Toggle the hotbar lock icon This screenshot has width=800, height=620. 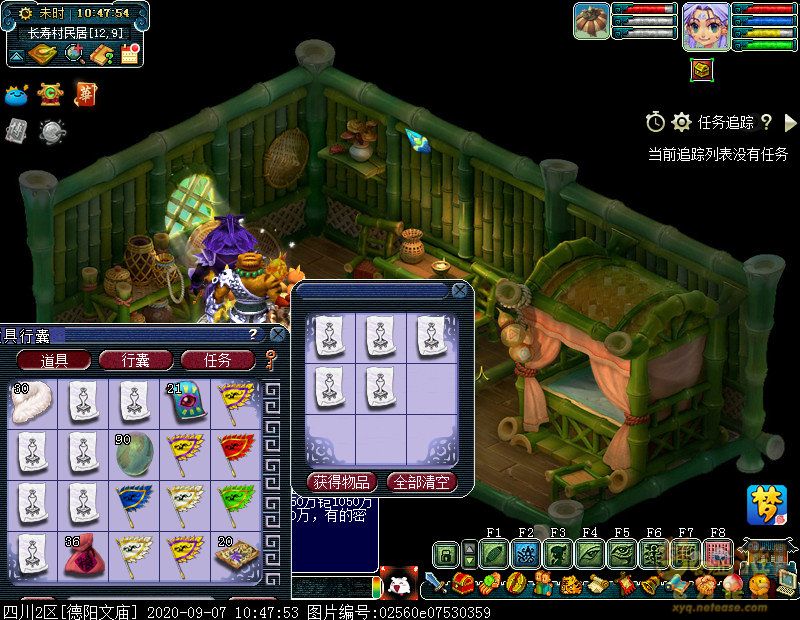click(x=446, y=553)
